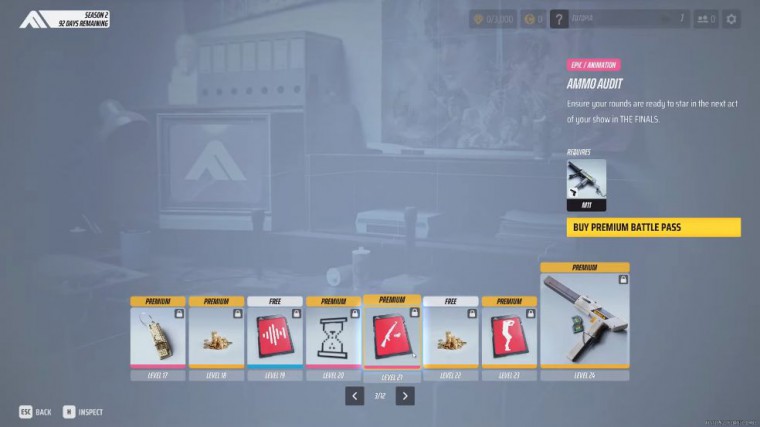The image size is (760, 427).
Task: Select the Level 23 emote card reward
Action: pyautogui.click(x=510, y=336)
